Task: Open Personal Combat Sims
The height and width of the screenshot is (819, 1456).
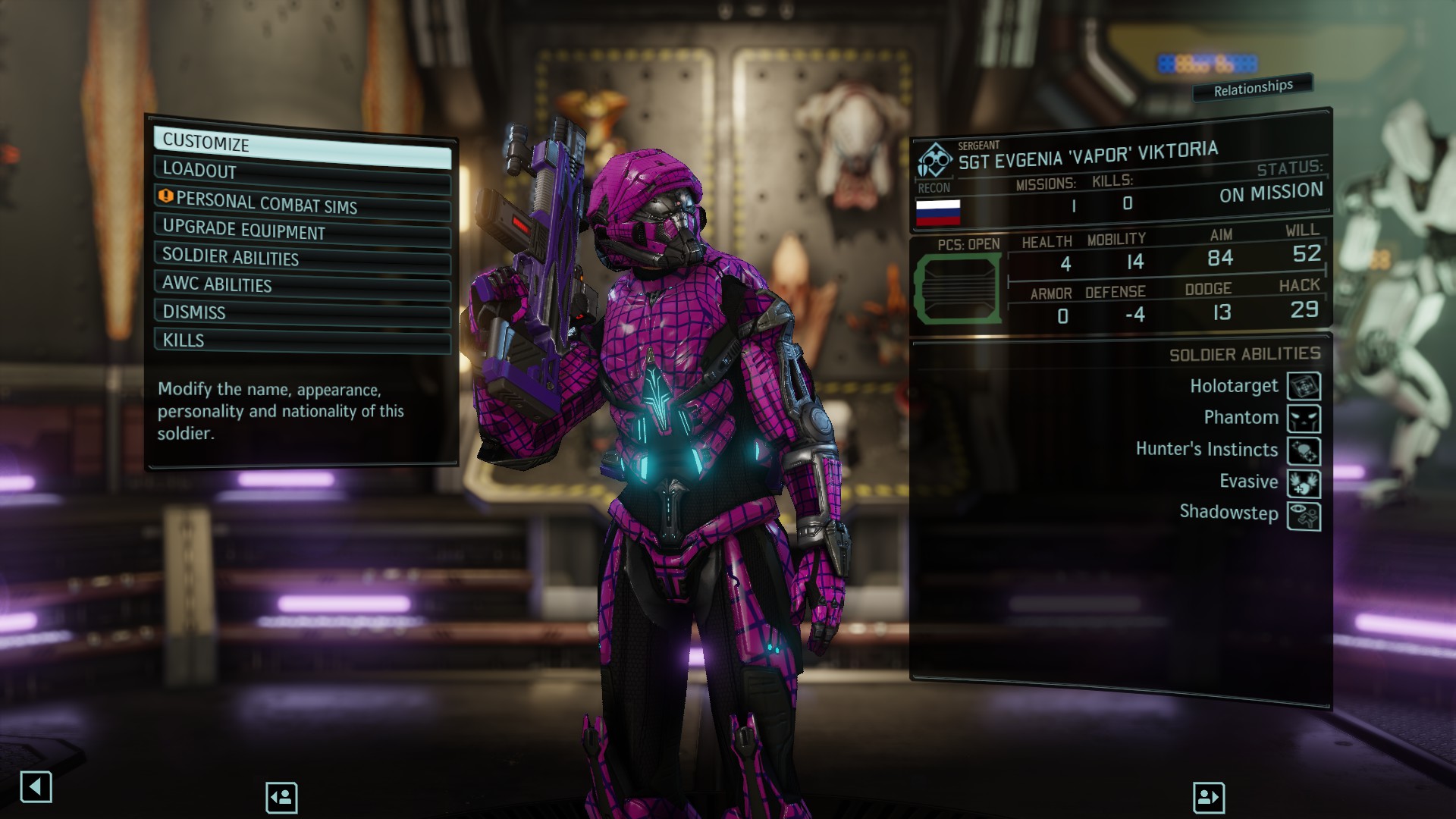Action: (x=302, y=203)
